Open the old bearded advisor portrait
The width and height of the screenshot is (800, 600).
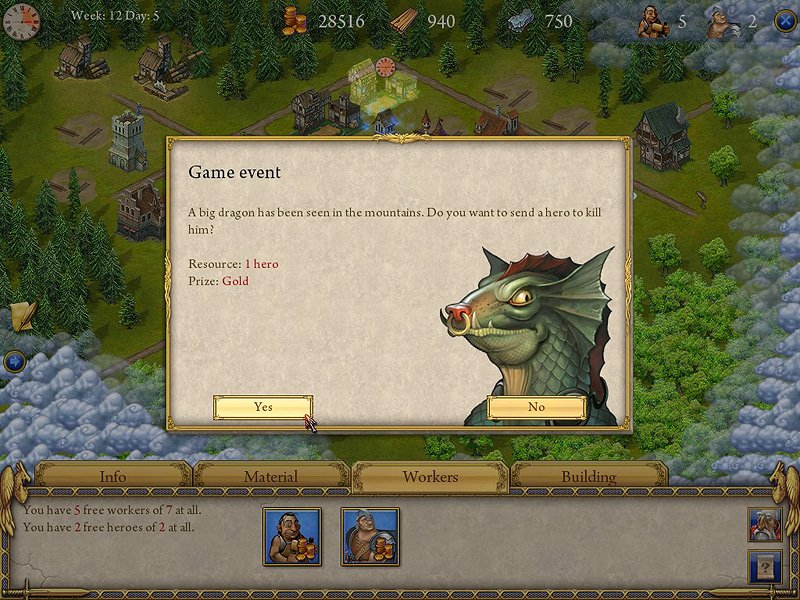764,525
